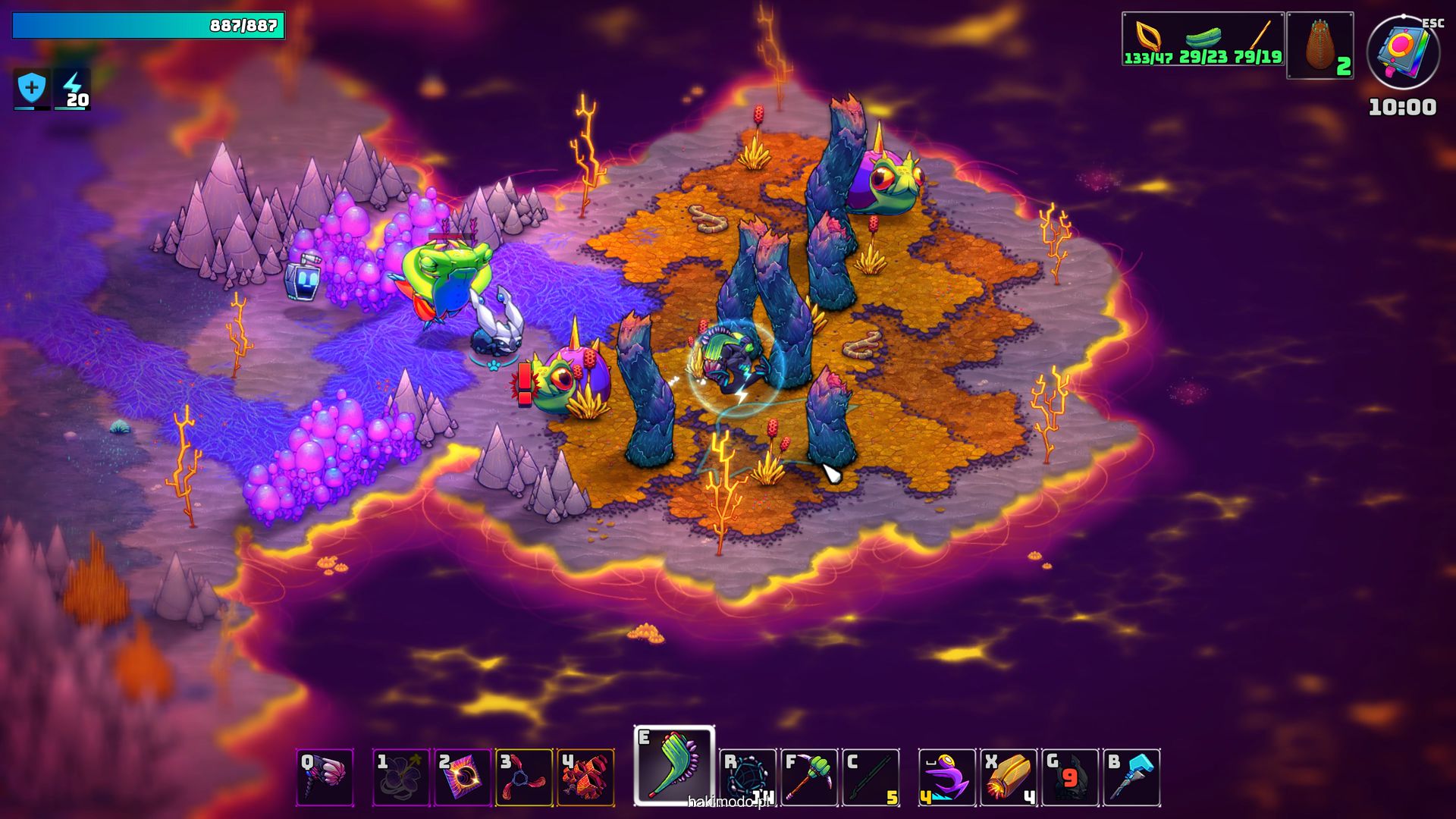The width and height of the screenshot is (1456, 819).
Task: Activate the purple dash ability
Action: (947, 777)
